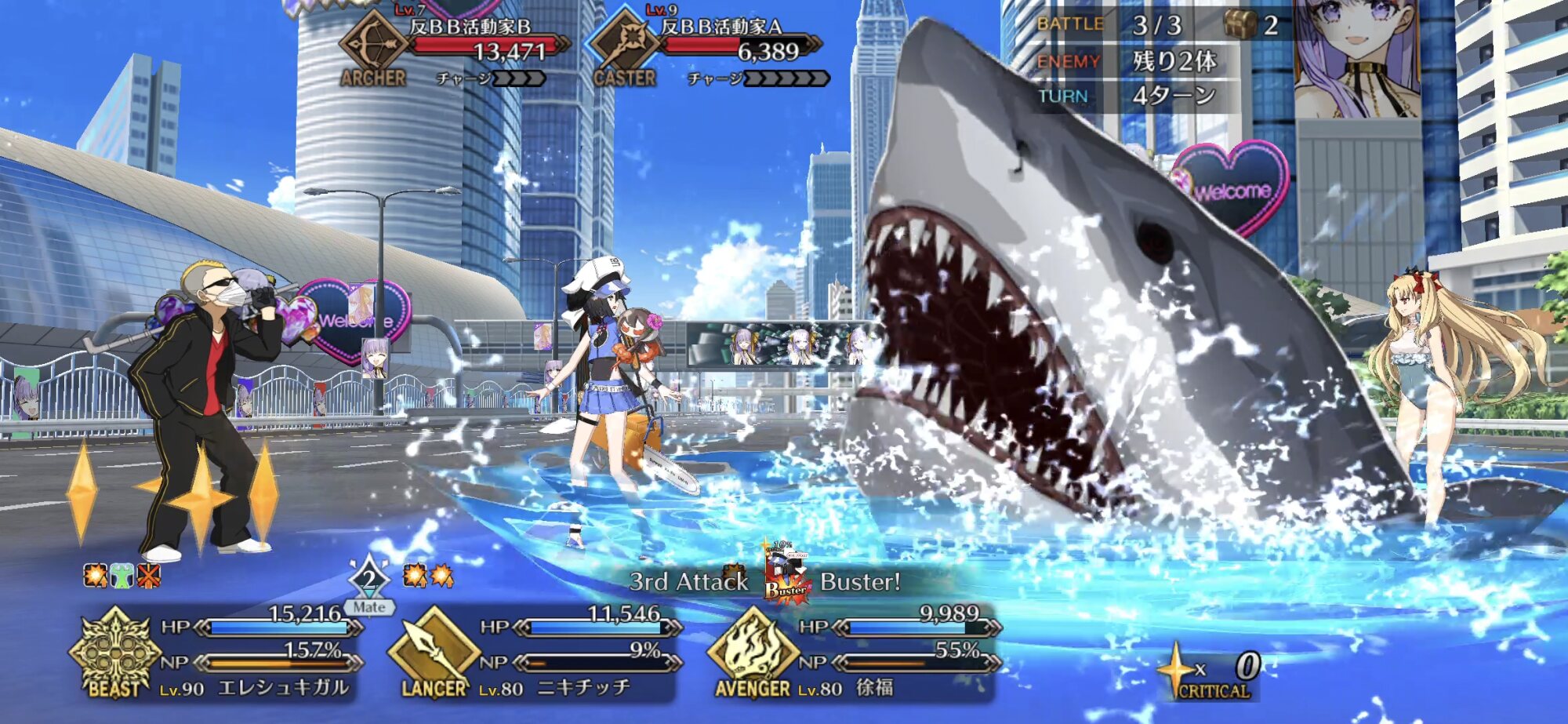Screen dimensions: 1568x724
Task: Click the Archer class icon of enemy B
Action: click(x=372, y=45)
